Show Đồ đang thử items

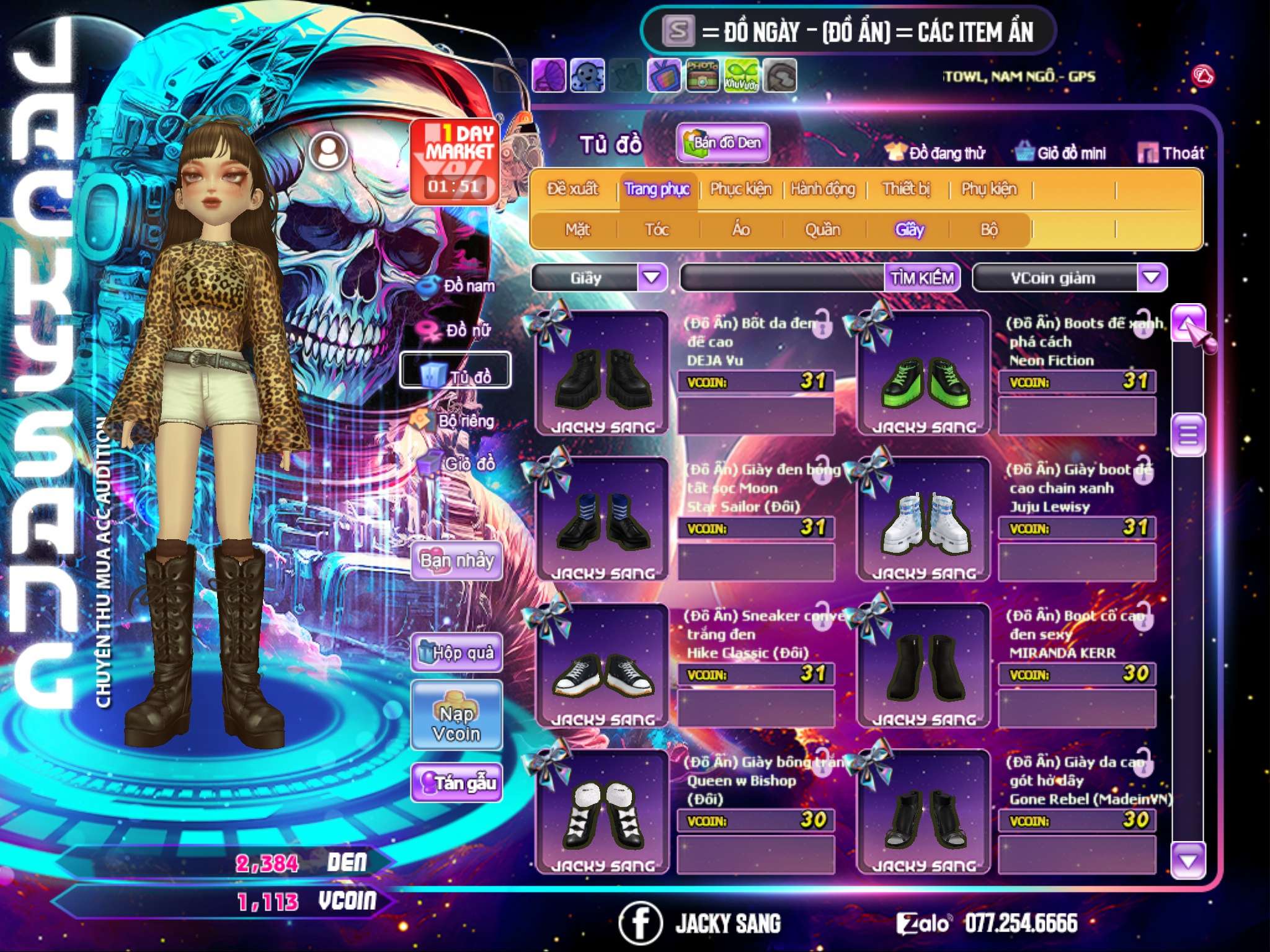(x=936, y=153)
